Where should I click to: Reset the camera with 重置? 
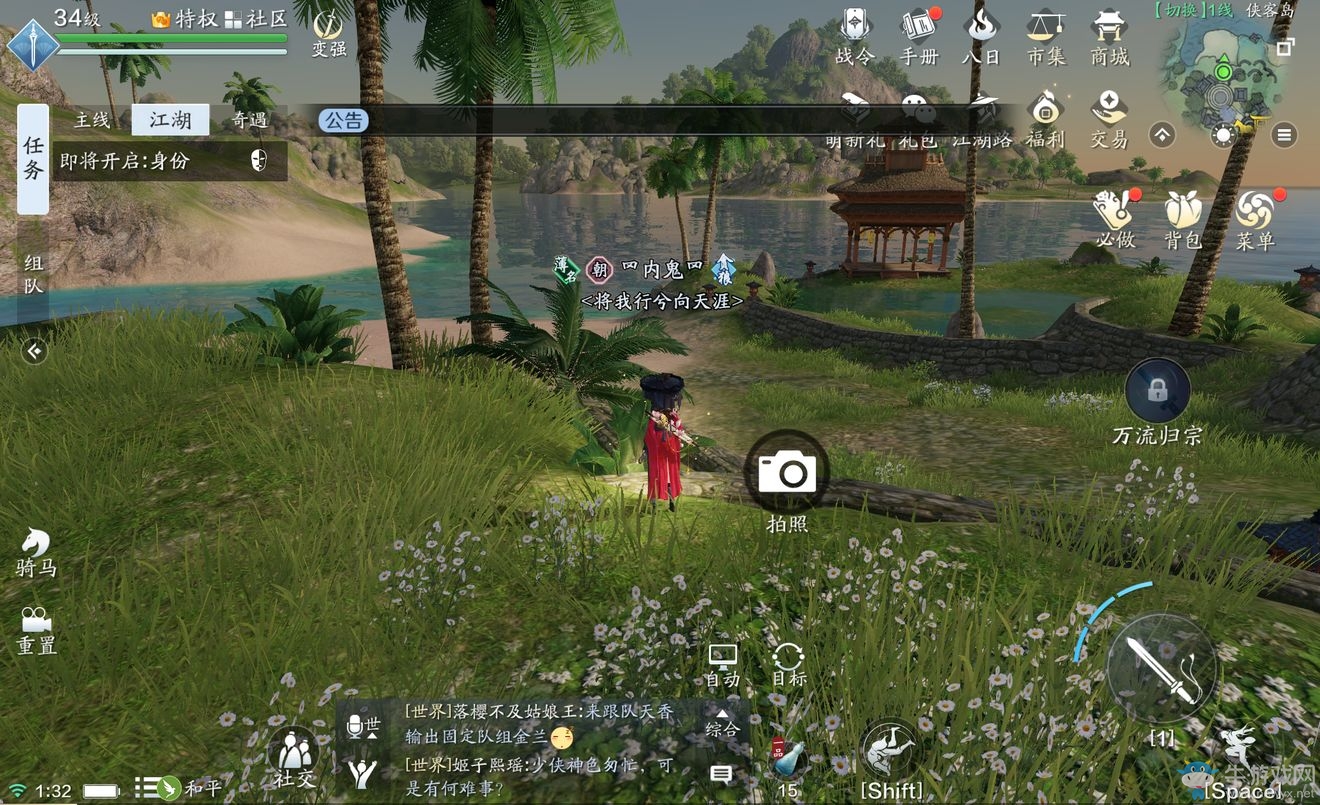[x=36, y=630]
